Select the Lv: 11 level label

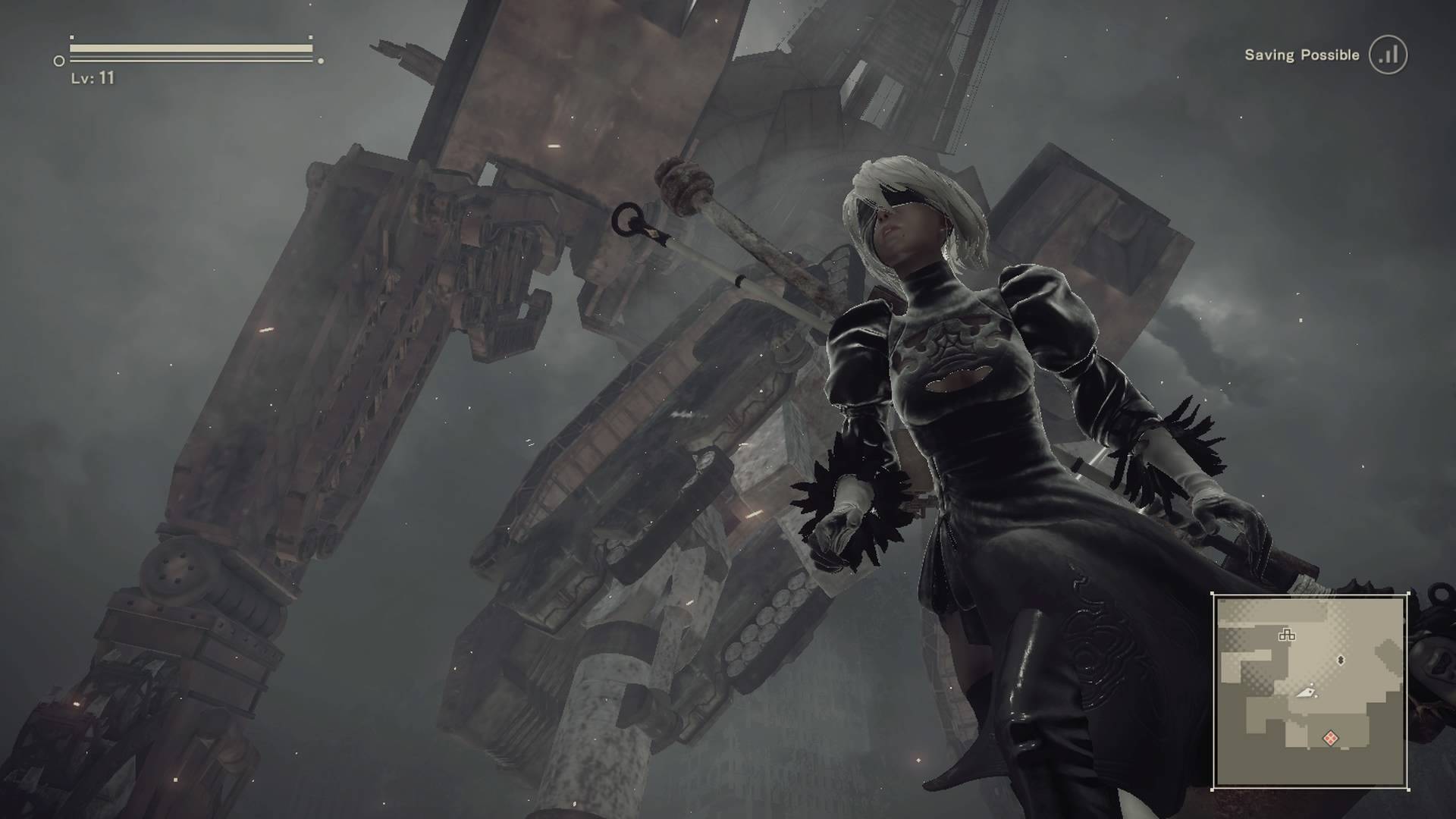pyautogui.click(x=92, y=78)
